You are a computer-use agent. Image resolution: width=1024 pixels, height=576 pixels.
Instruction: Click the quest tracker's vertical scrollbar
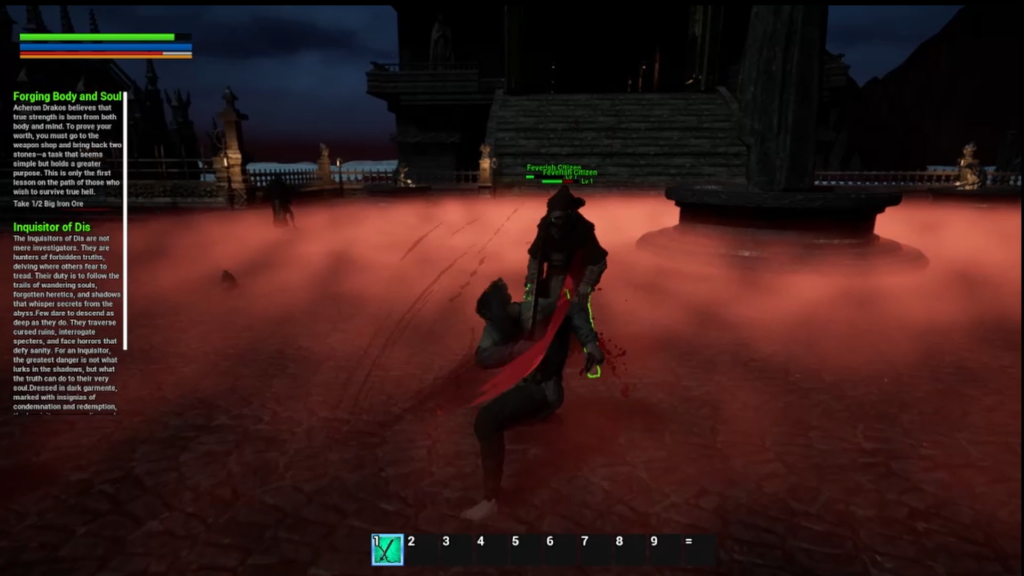click(125, 250)
